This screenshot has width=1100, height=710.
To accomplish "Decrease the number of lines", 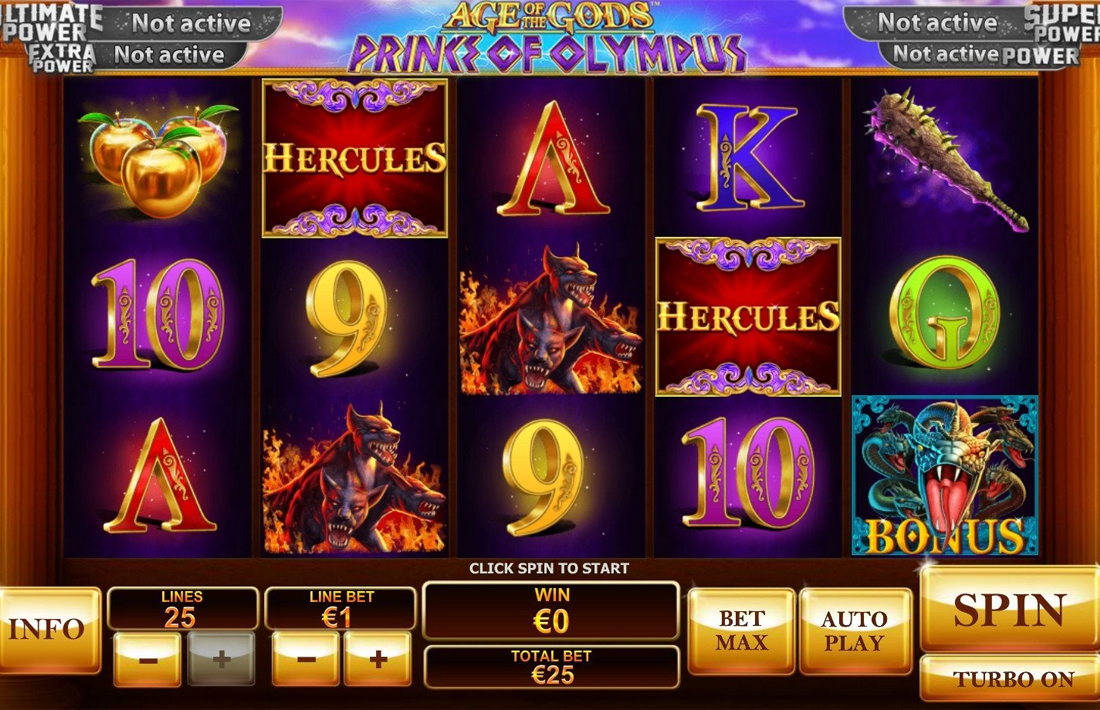I will point(147,659).
